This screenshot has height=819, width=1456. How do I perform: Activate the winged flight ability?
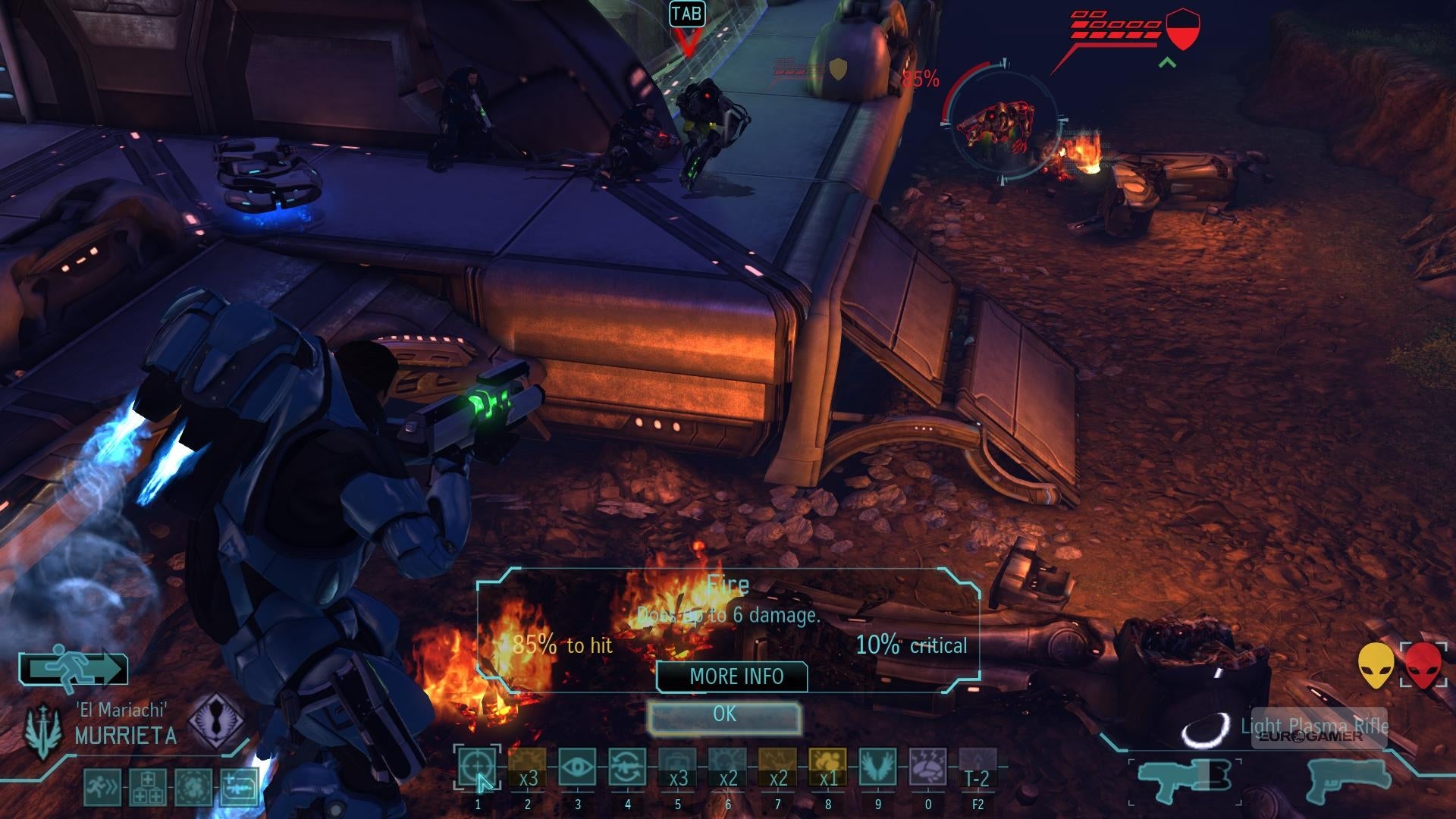coord(877,767)
